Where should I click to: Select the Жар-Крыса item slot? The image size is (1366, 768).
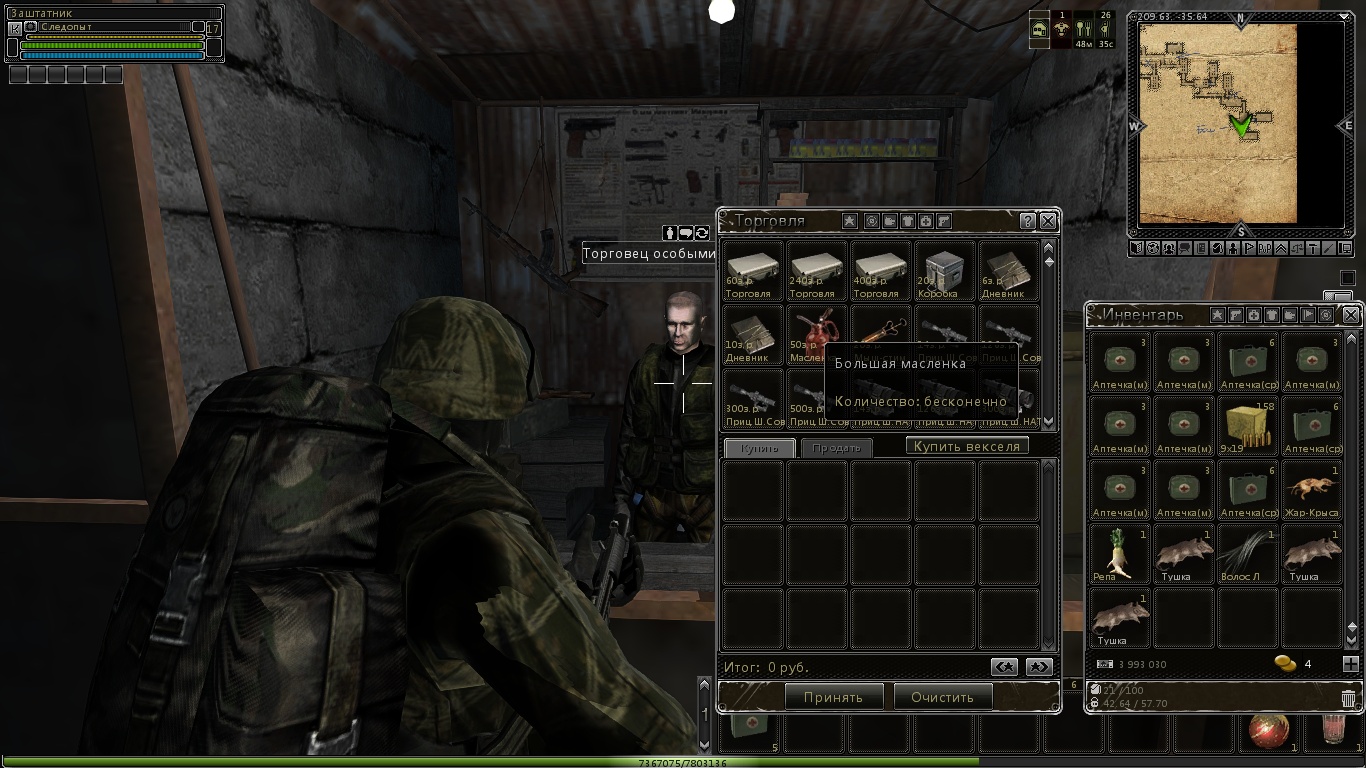click(x=1311, y=489)
